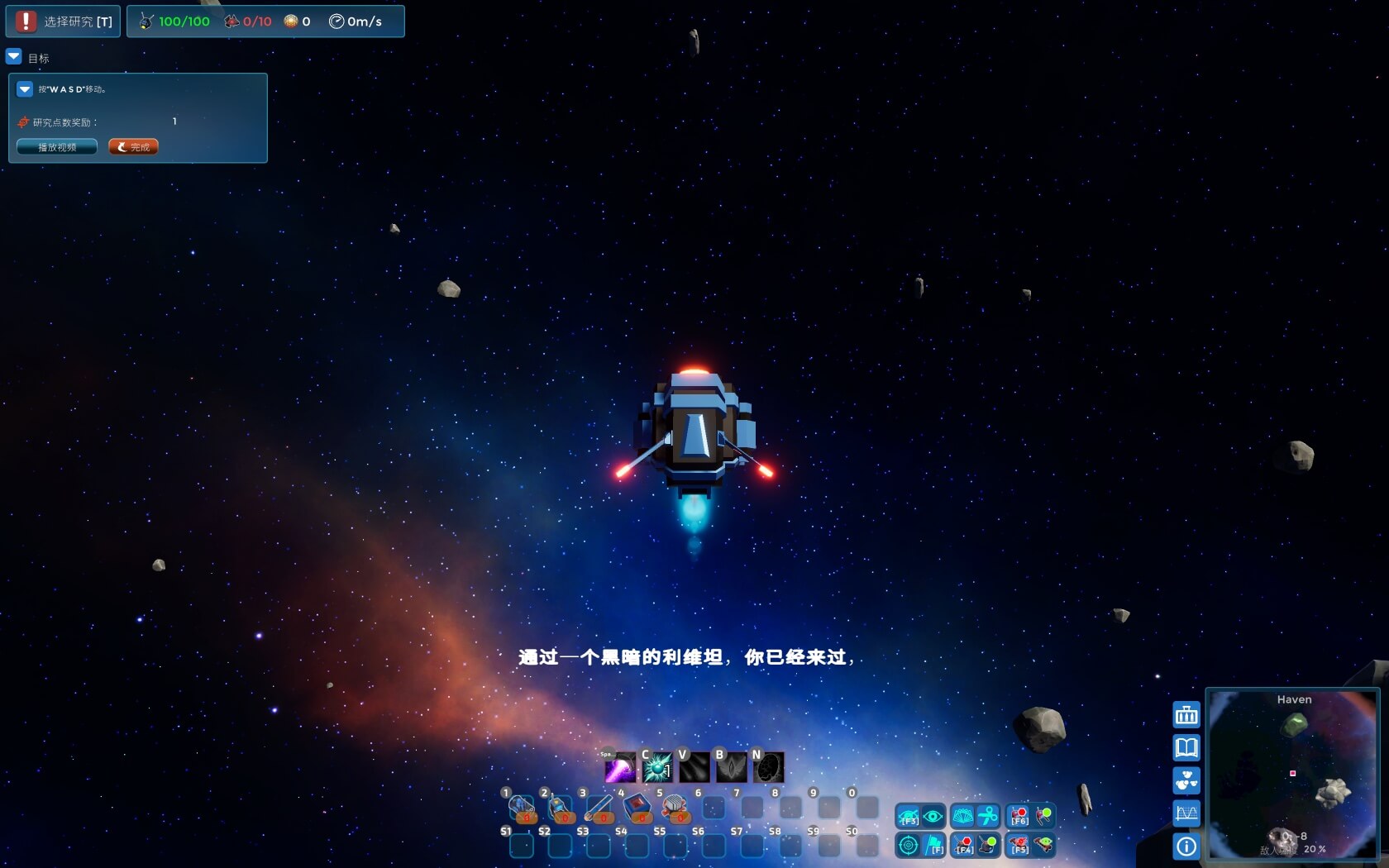The width and height of the screenshot is (1389, 868).
Task: Click the 播放视频 button
Action: 55,146
